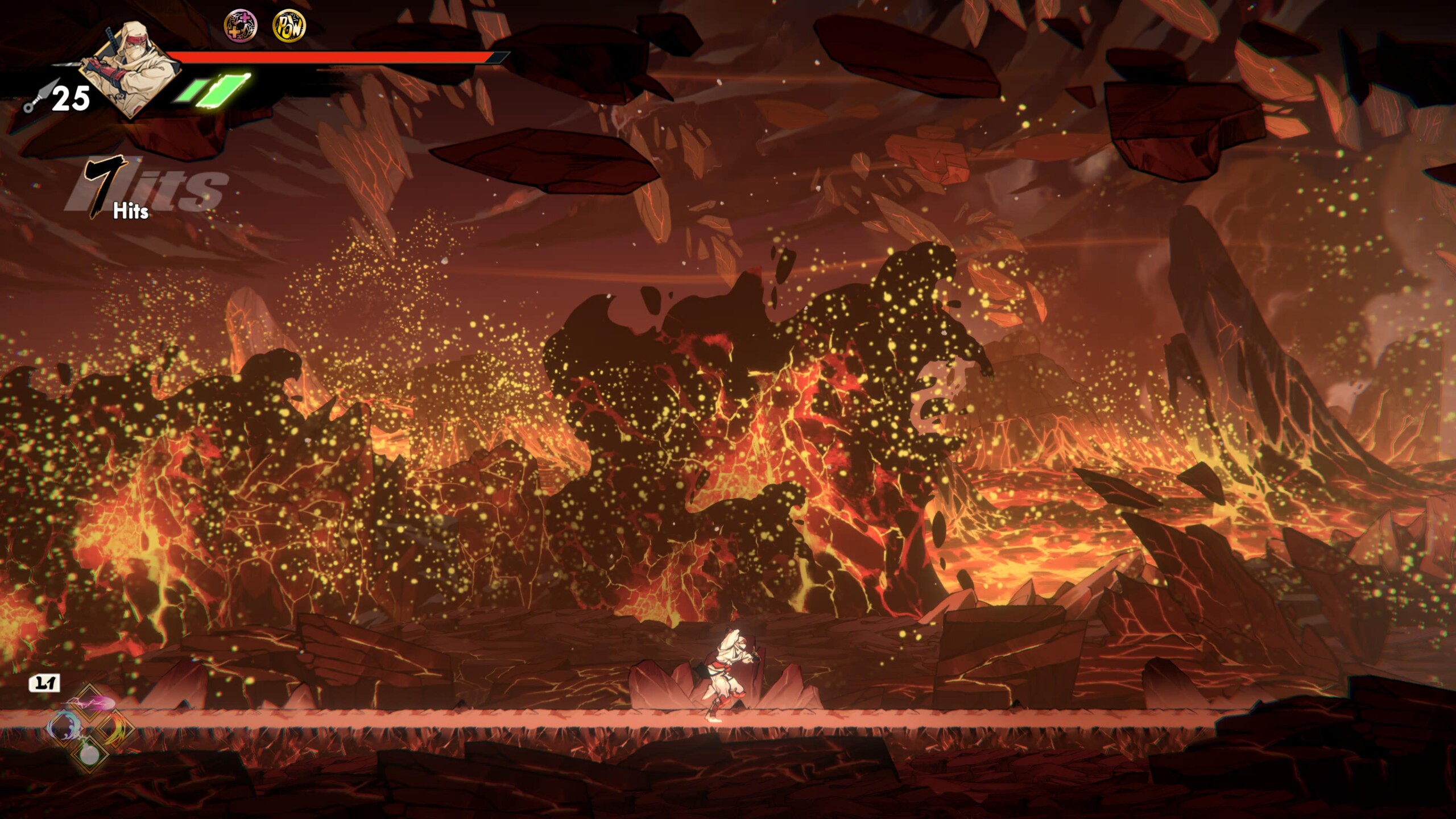Select the pink healing-plus amulet icon
The width and height of the screenshot is (1456, 819).
pos(240,26)
